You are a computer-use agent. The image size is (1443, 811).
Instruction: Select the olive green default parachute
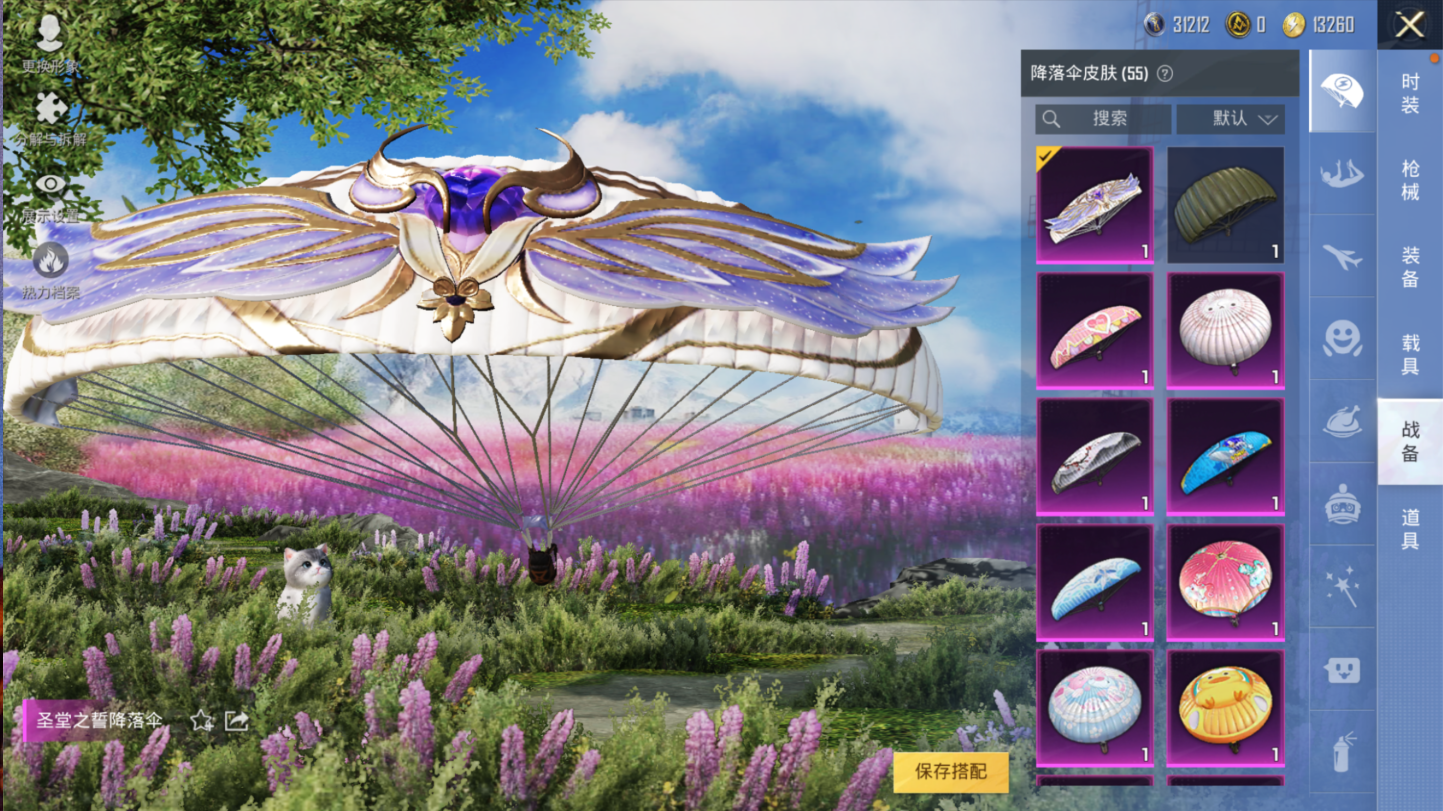1225,205
